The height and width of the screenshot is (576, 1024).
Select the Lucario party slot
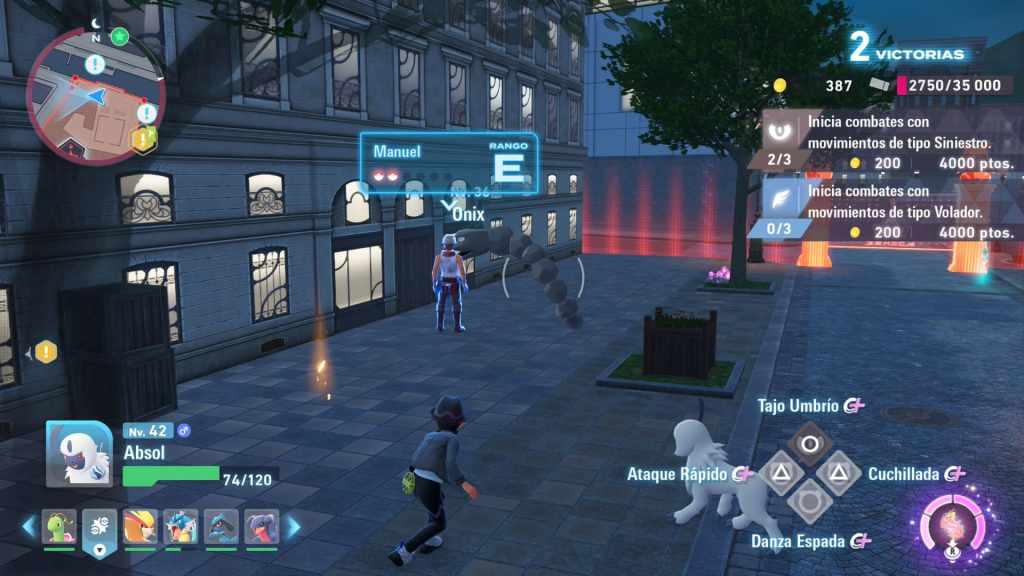(221, 526)
